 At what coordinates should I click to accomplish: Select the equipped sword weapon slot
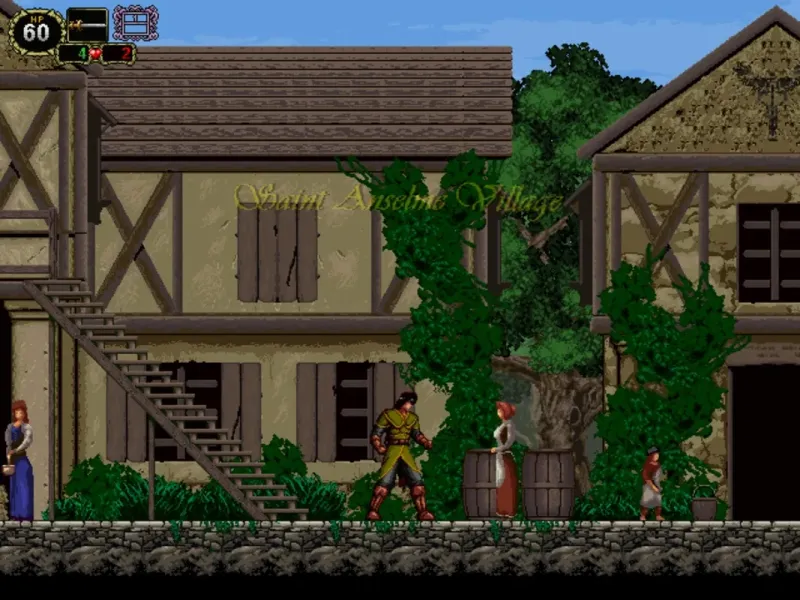click(87, 24)
